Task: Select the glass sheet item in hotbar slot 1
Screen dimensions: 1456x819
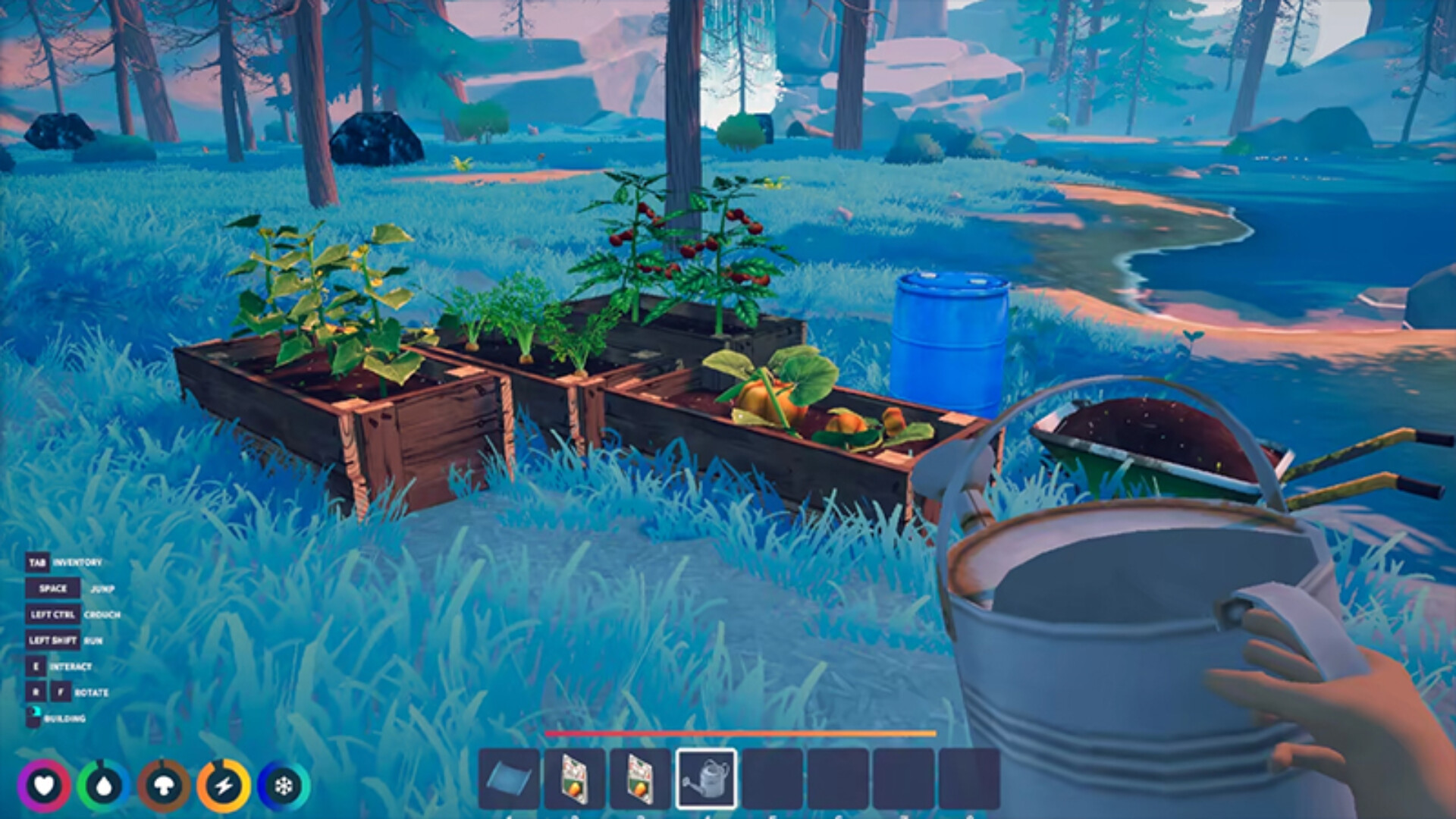Action: 508,778
